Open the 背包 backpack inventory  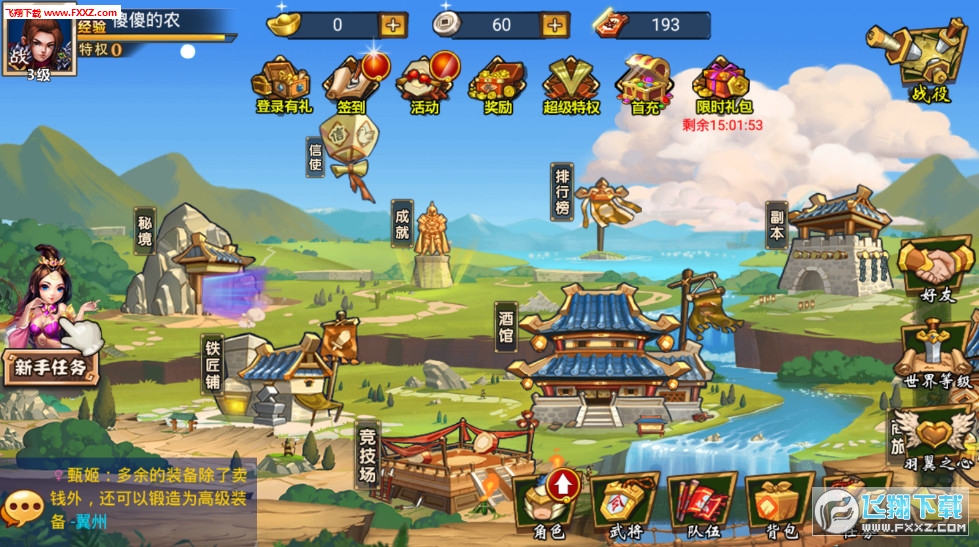pos(778,504)
